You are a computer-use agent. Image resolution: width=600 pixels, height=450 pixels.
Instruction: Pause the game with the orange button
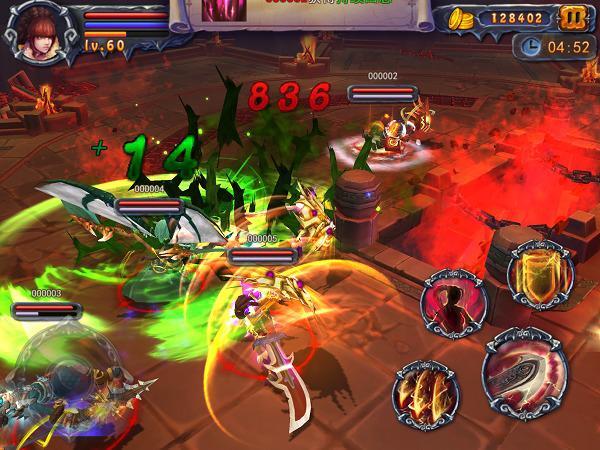[573, 18]
